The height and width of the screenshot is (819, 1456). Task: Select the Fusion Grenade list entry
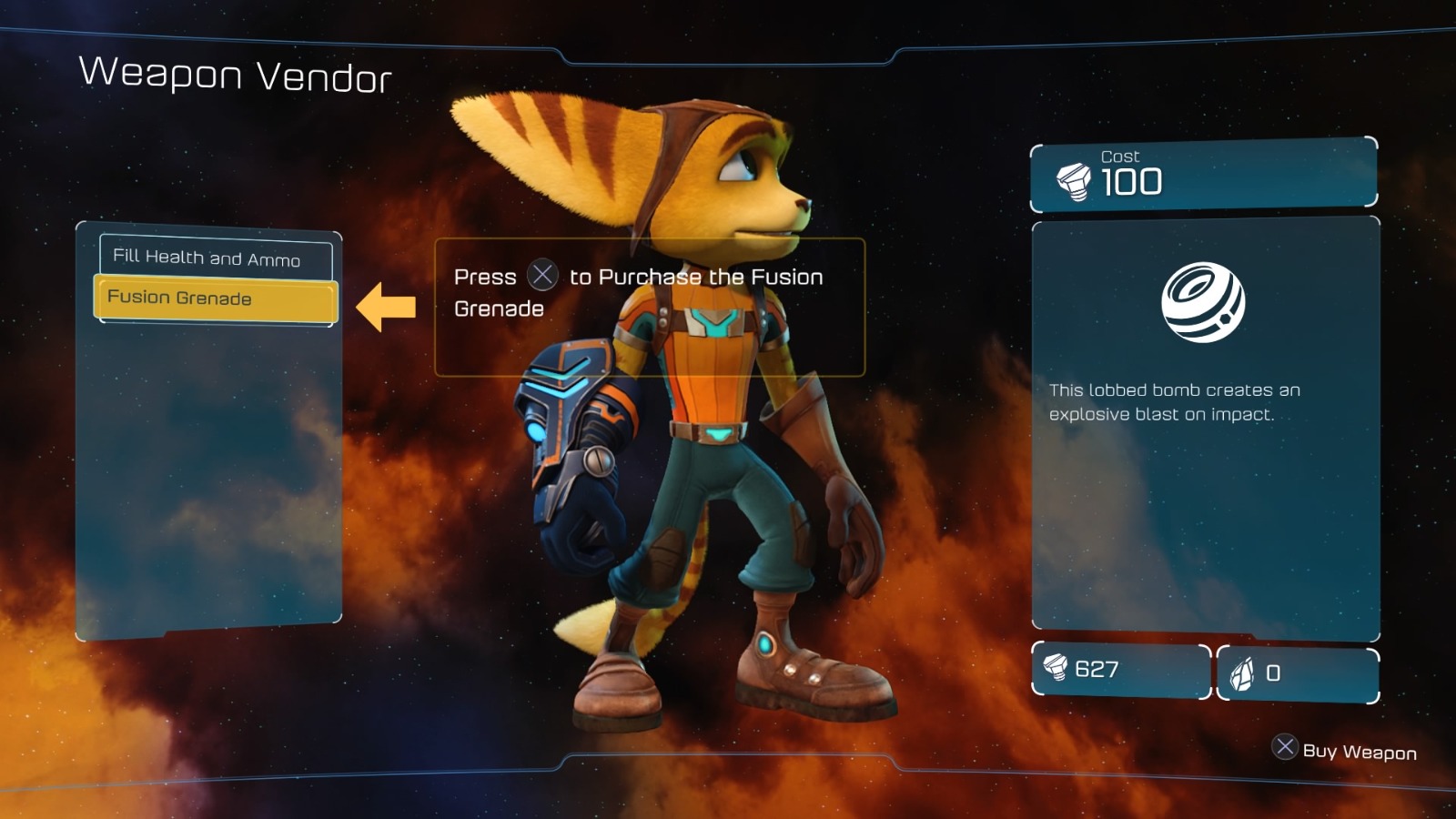coord(214,298)
